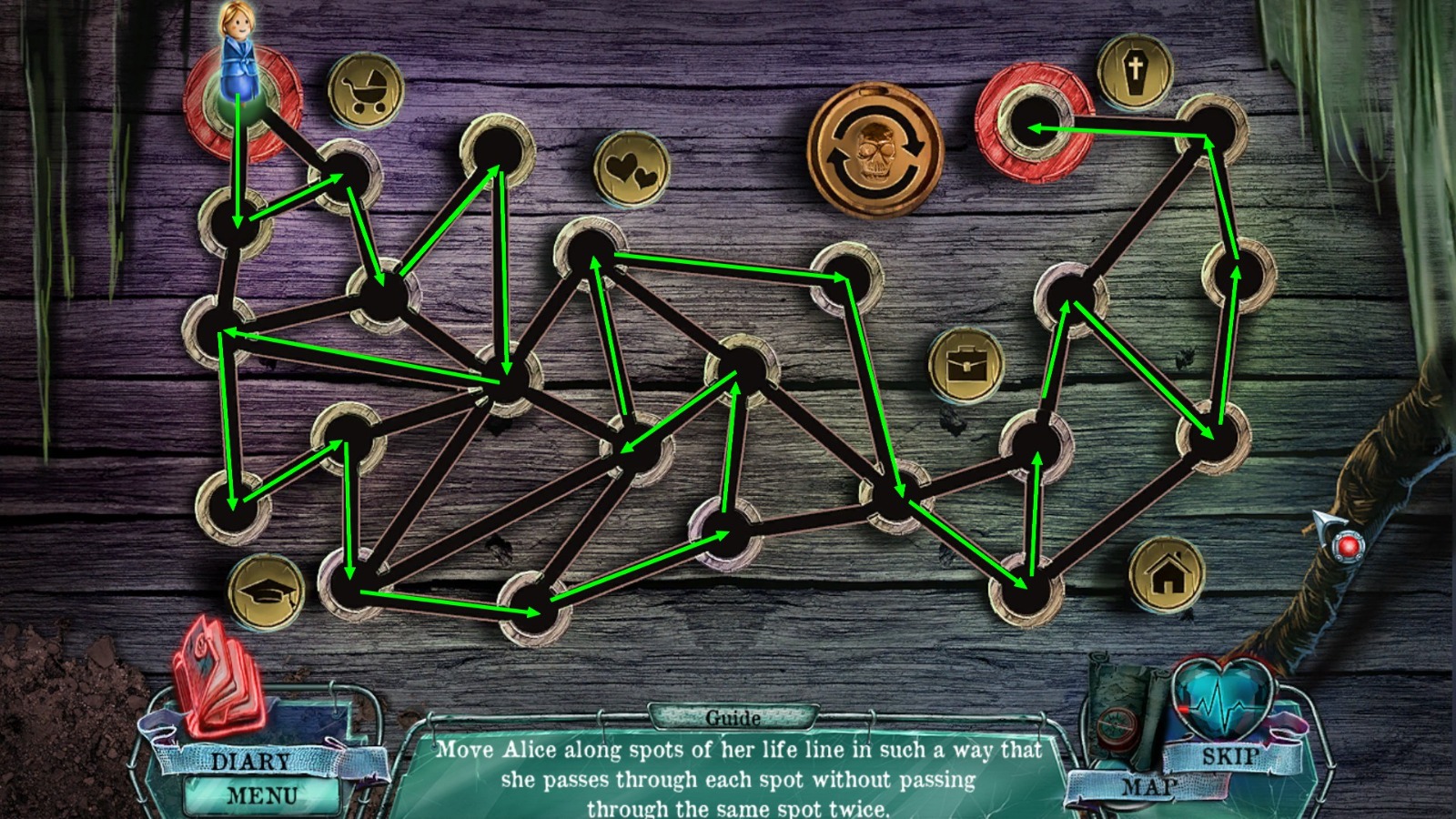Image resolution: width=1456 pixels, height=819 pixels.
Task: Click the graduation cap milestone icon
Action: coord(266,591)
